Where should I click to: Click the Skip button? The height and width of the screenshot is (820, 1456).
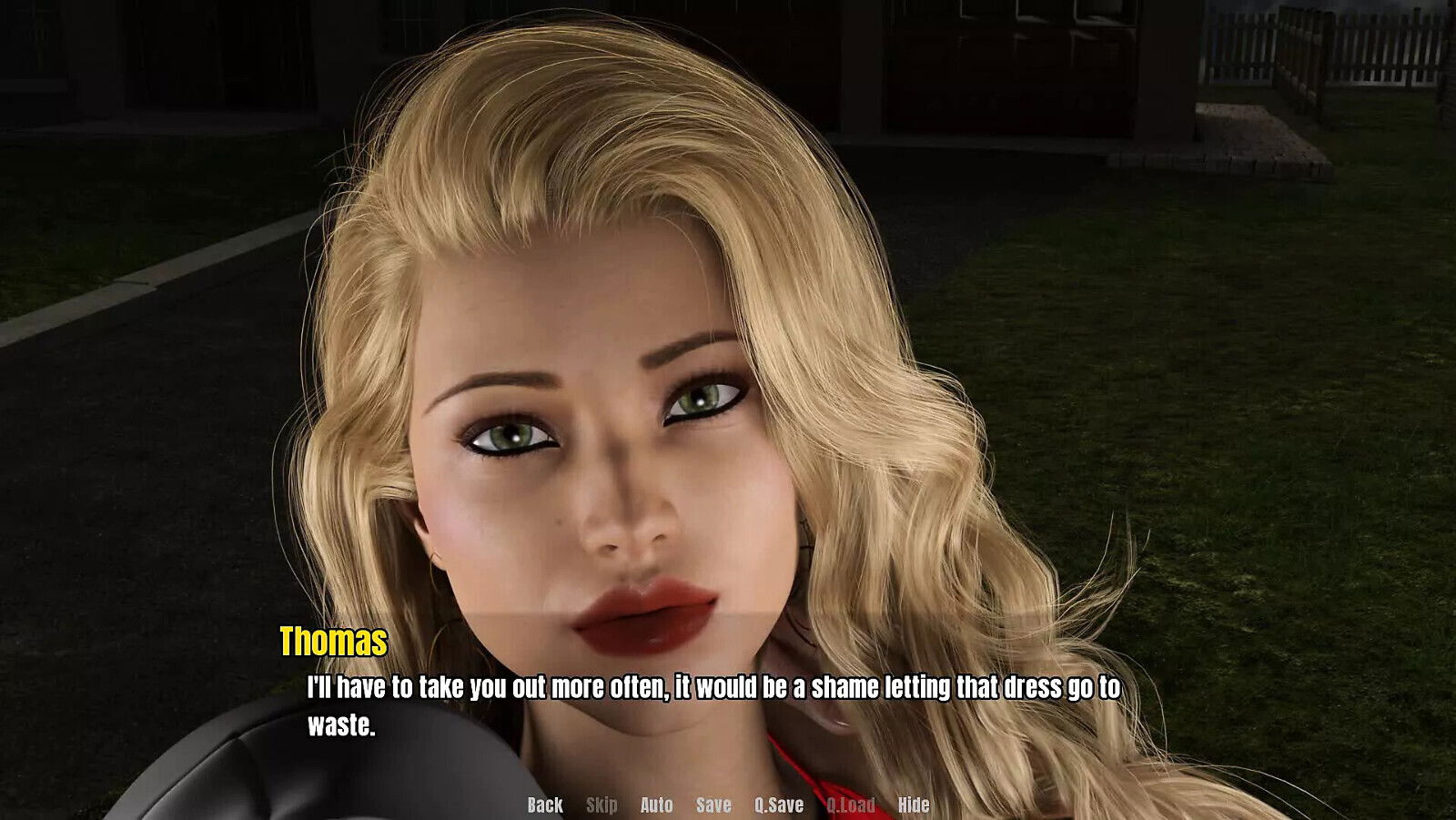(602, 805)
